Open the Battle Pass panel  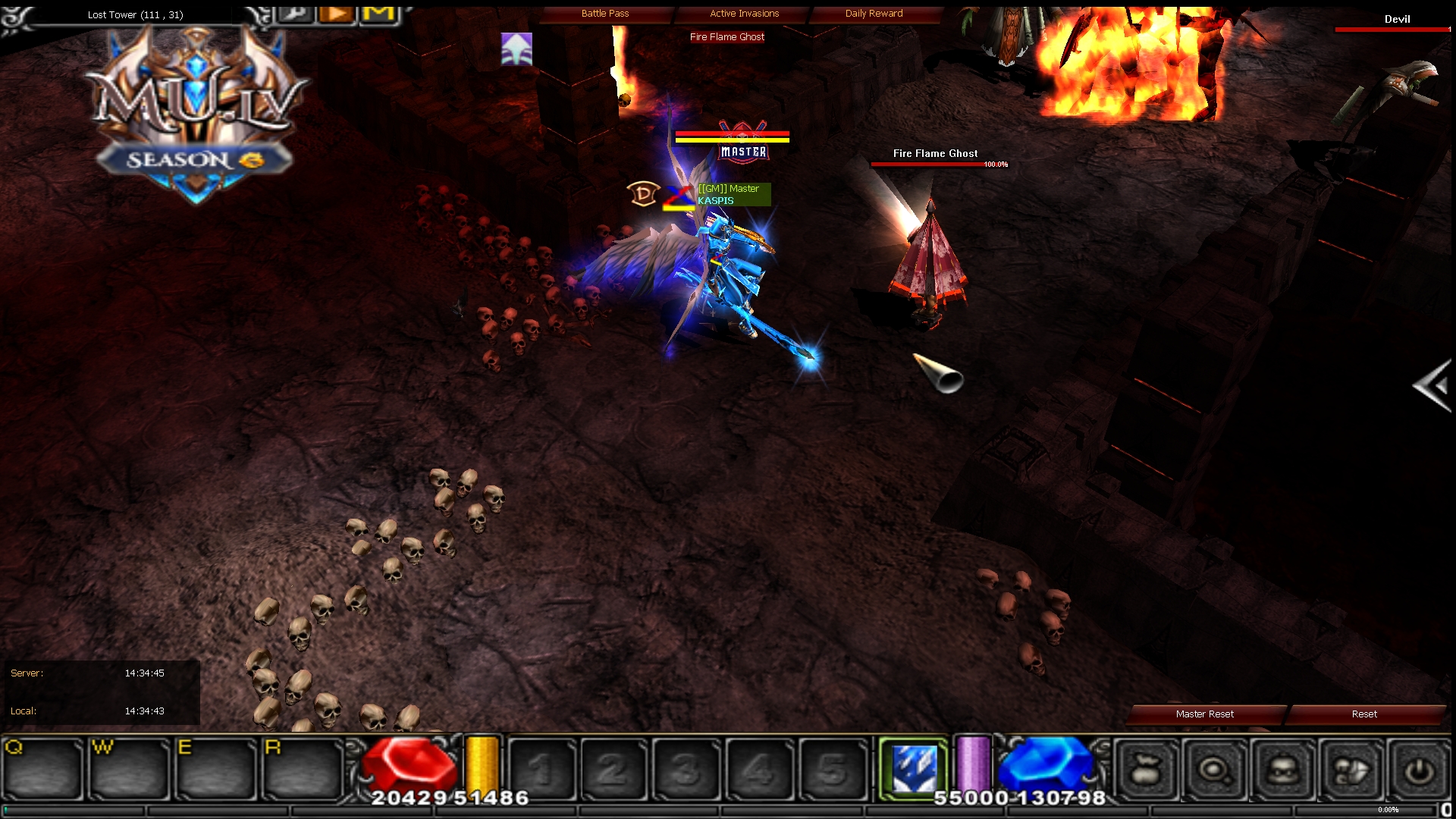(x=605, y=14)
